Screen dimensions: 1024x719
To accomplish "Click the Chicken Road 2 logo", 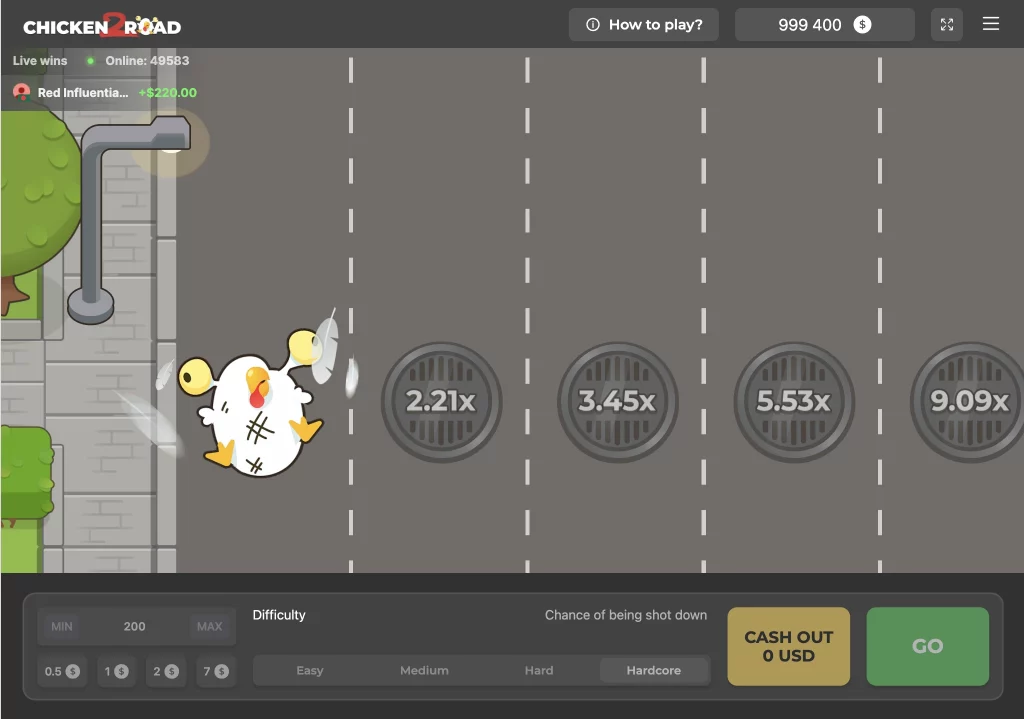I will pos(102,25).
